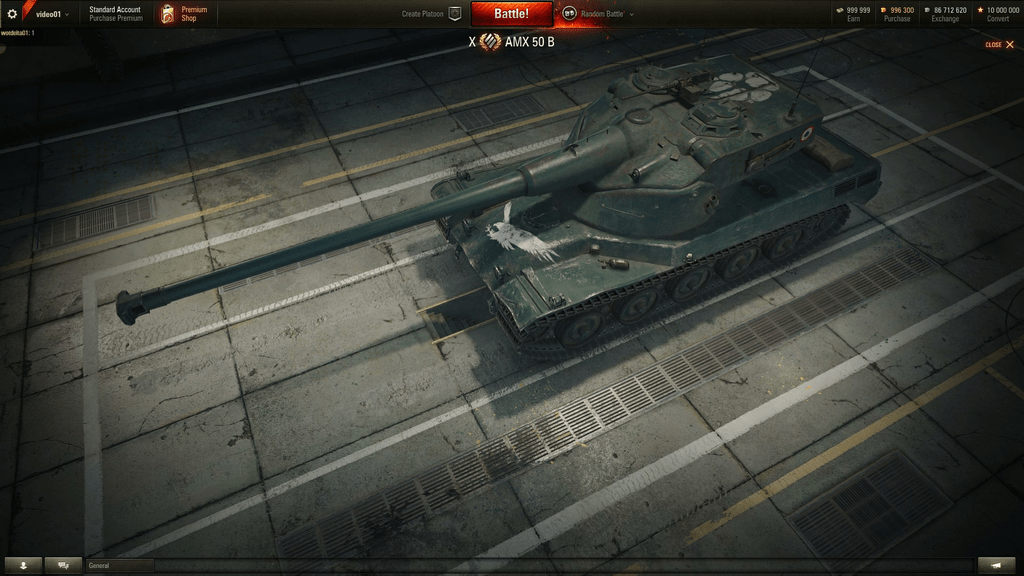Open the video01 player profile dropdown
Screen dimensions: 1024x576
pyautogui.click(x=52, y=14)
